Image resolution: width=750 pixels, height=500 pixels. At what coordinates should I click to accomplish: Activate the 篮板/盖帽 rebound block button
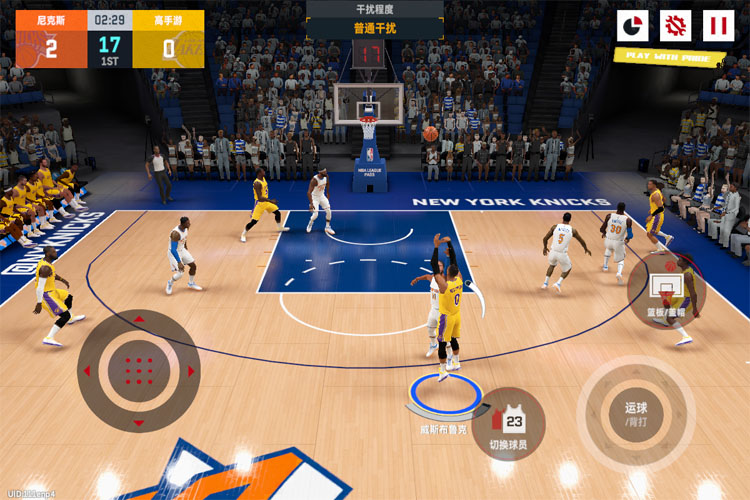pos(666,291)
